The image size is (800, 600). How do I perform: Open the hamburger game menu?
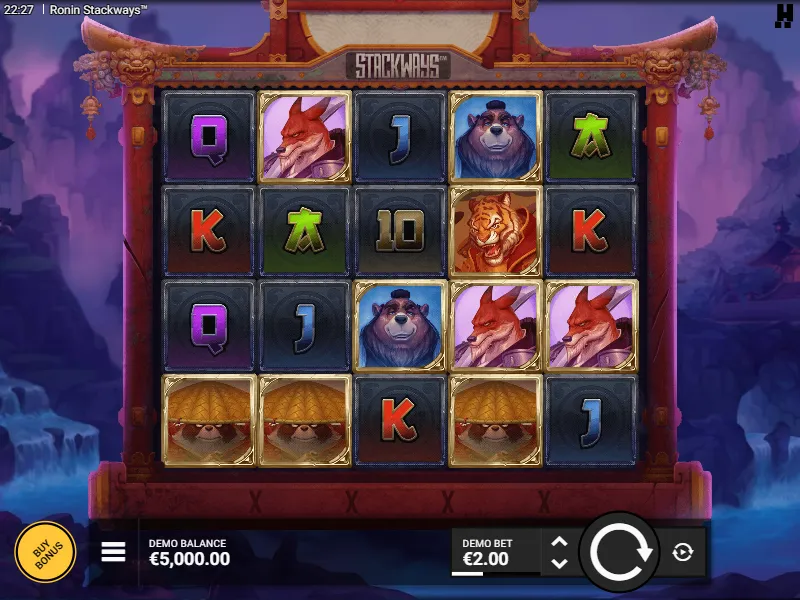point(113,552)
